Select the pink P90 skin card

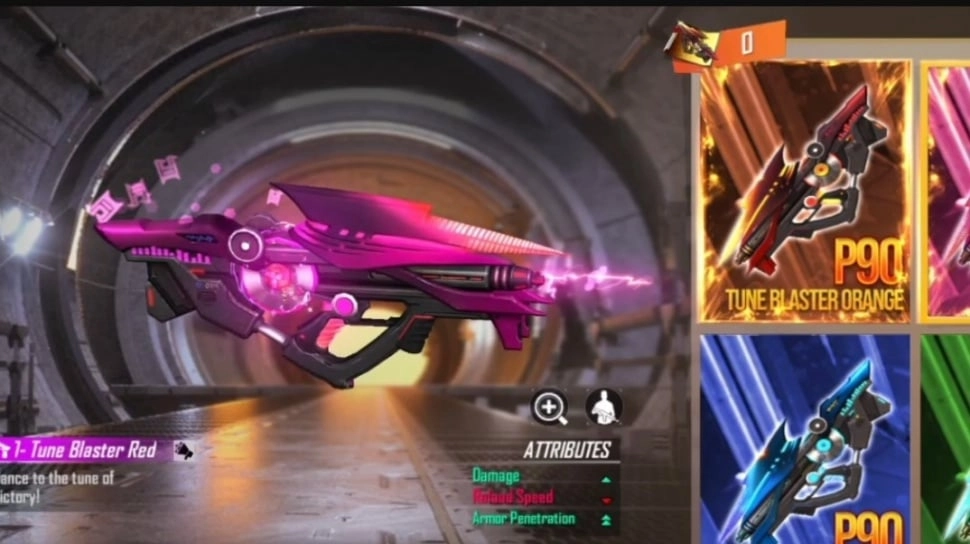[x=946, y=190]
